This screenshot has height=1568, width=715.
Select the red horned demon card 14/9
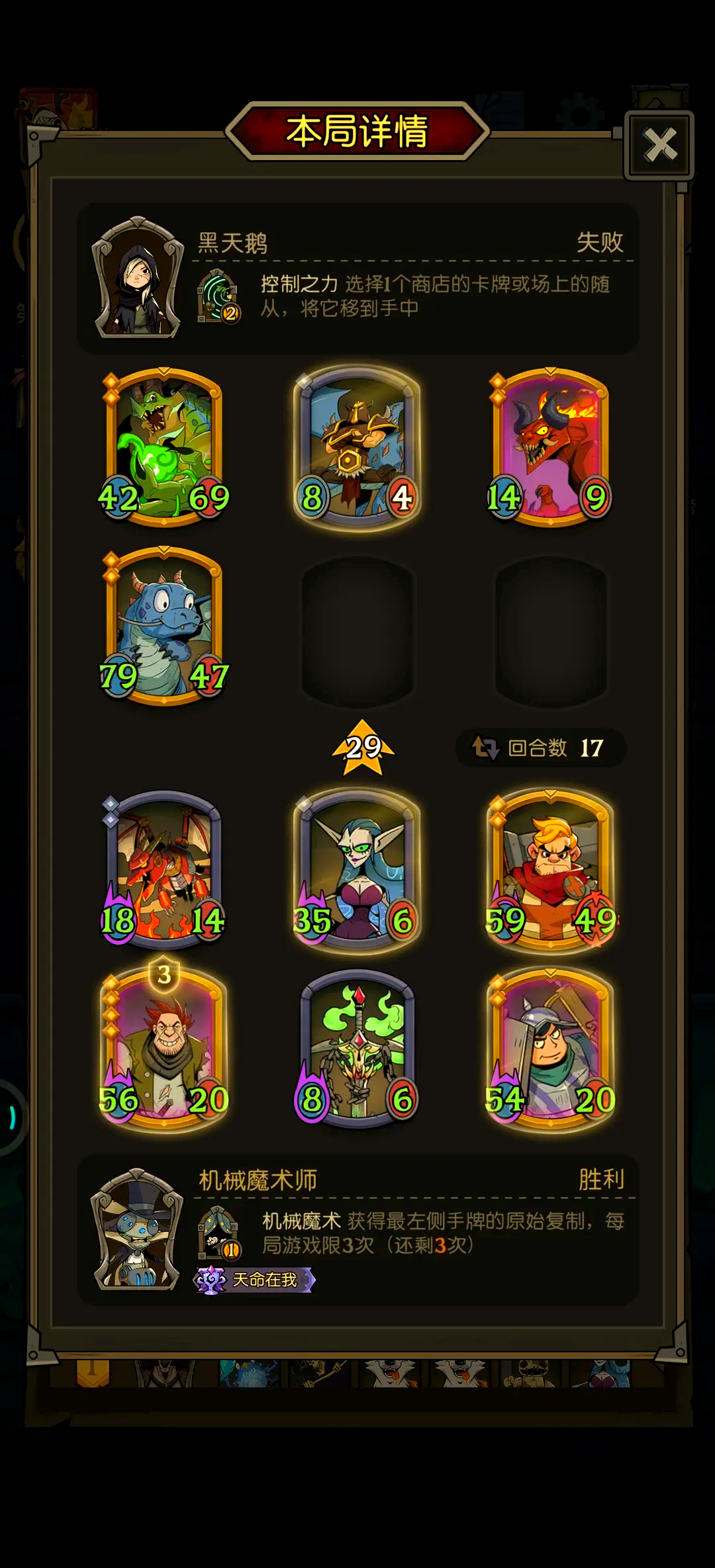pyautogui.click(x=550, y=447)
